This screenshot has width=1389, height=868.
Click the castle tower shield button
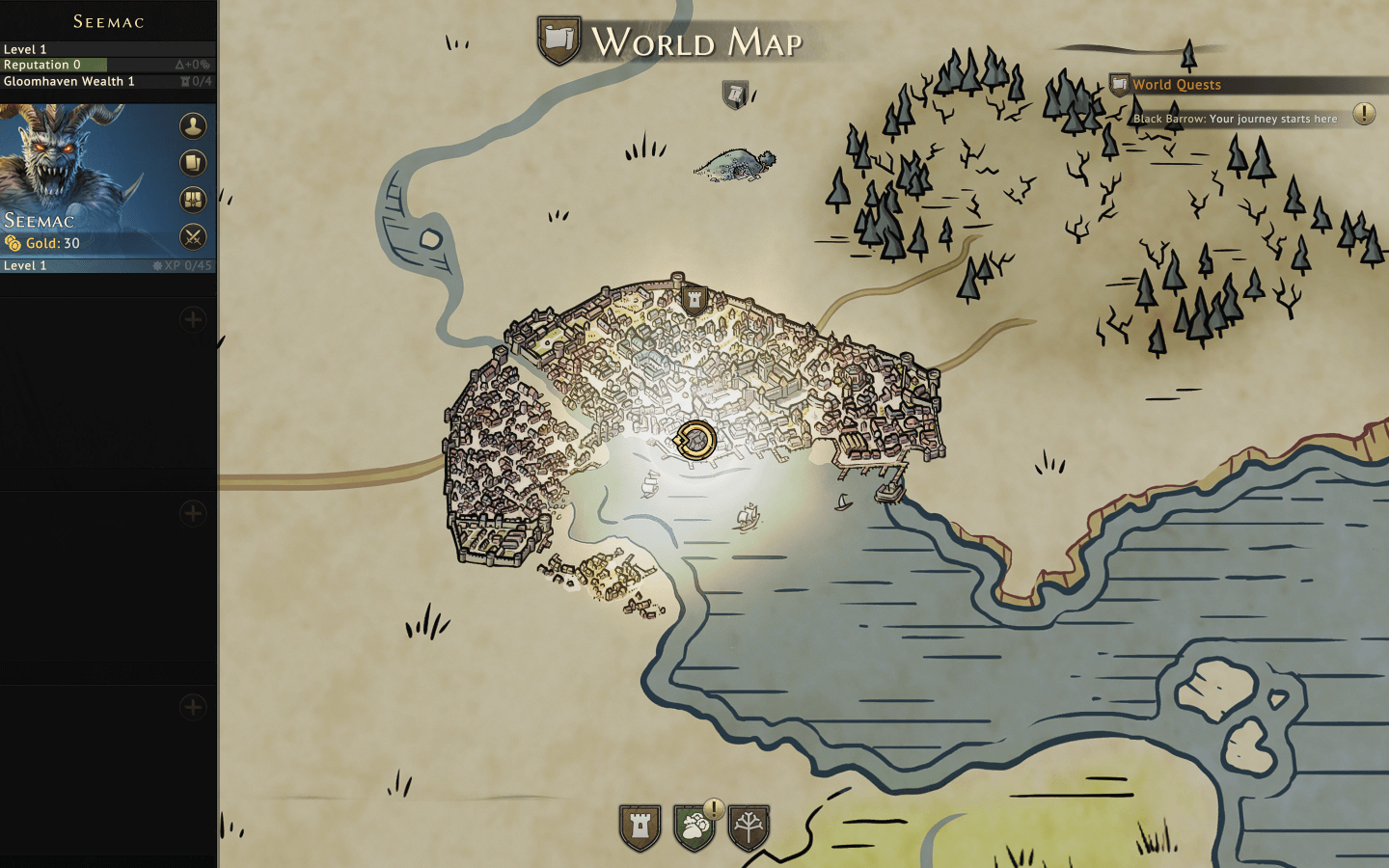pyautogui.click(x=640, y=827)
